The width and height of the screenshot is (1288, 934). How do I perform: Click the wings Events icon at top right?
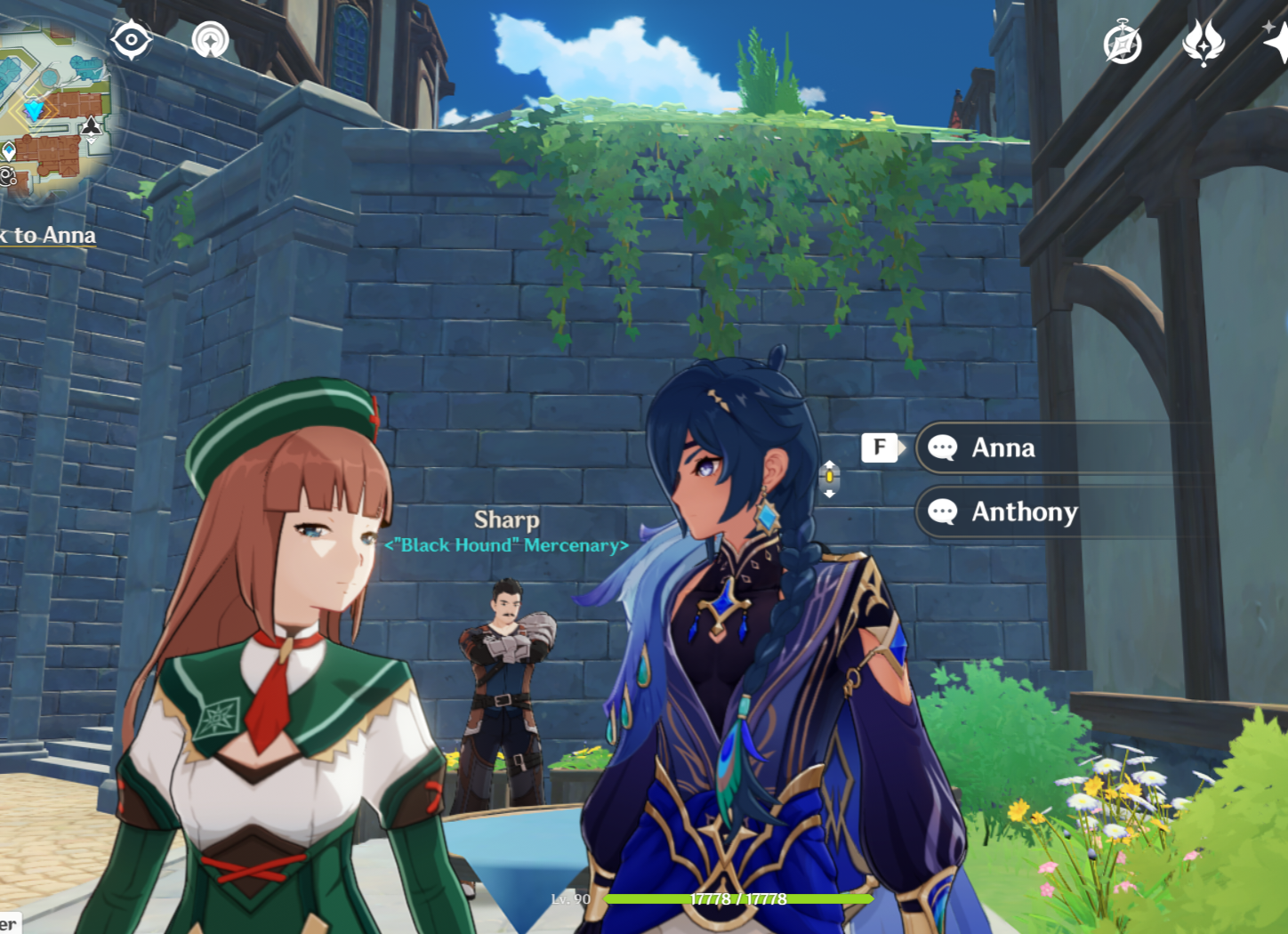1203,40
